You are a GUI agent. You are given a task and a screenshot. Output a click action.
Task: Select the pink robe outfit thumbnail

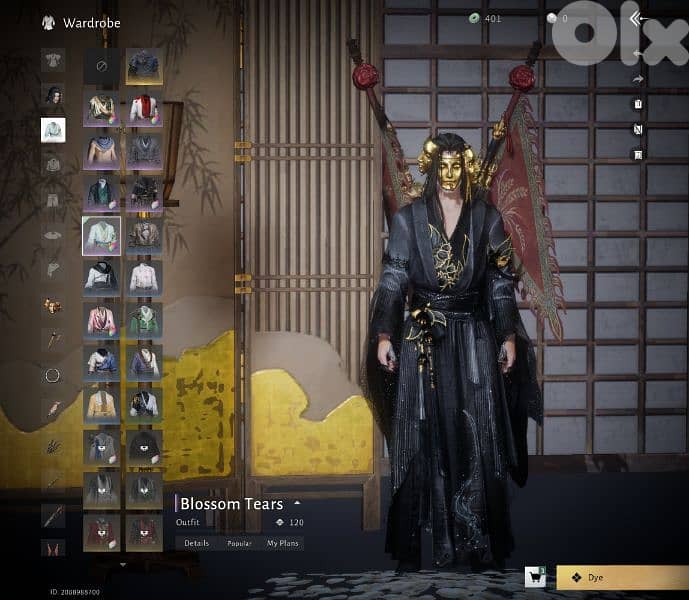[101, 319]
